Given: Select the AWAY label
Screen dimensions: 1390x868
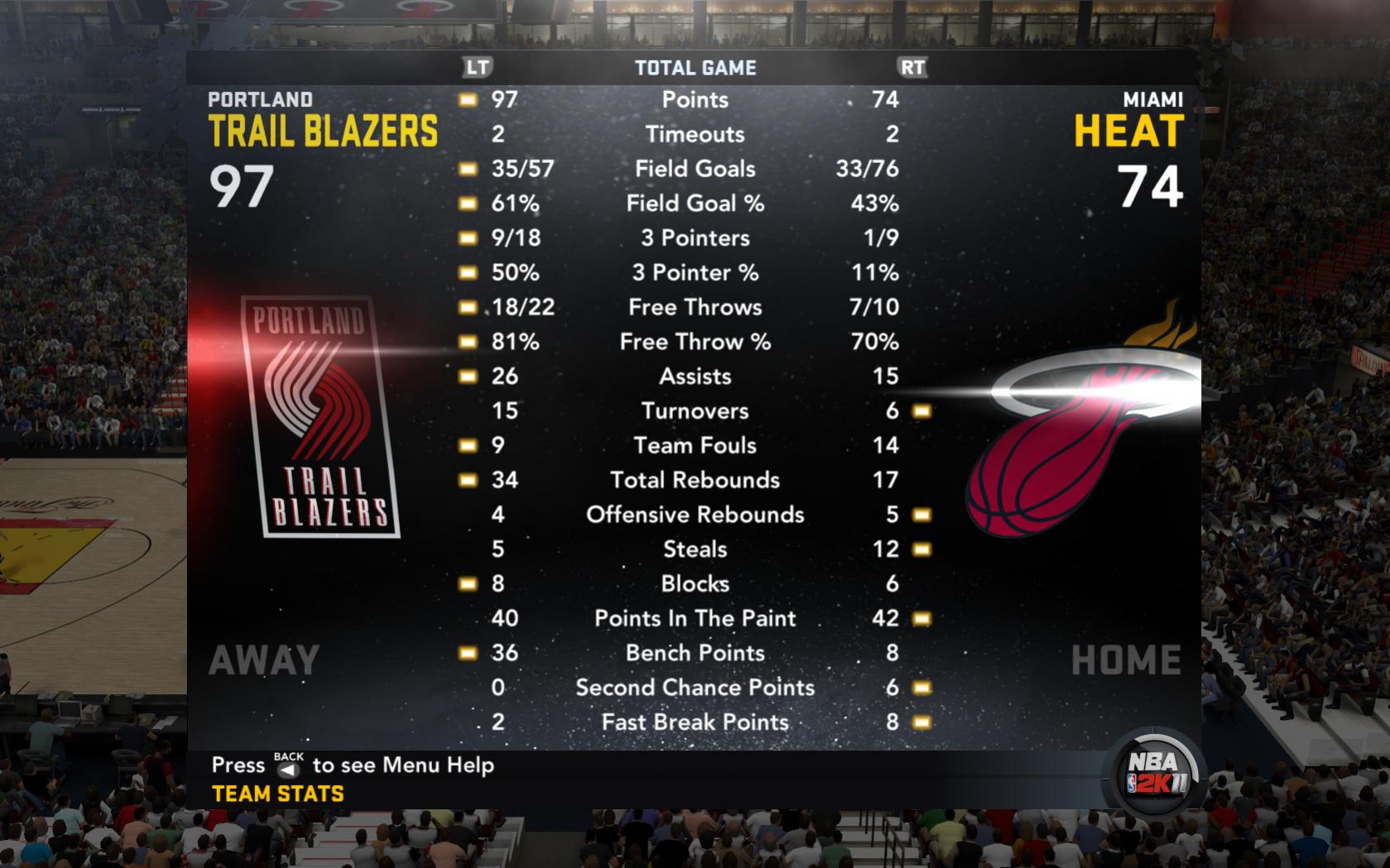Looking at the screenshot, I should pyautogui.click(x=264, y=658).
